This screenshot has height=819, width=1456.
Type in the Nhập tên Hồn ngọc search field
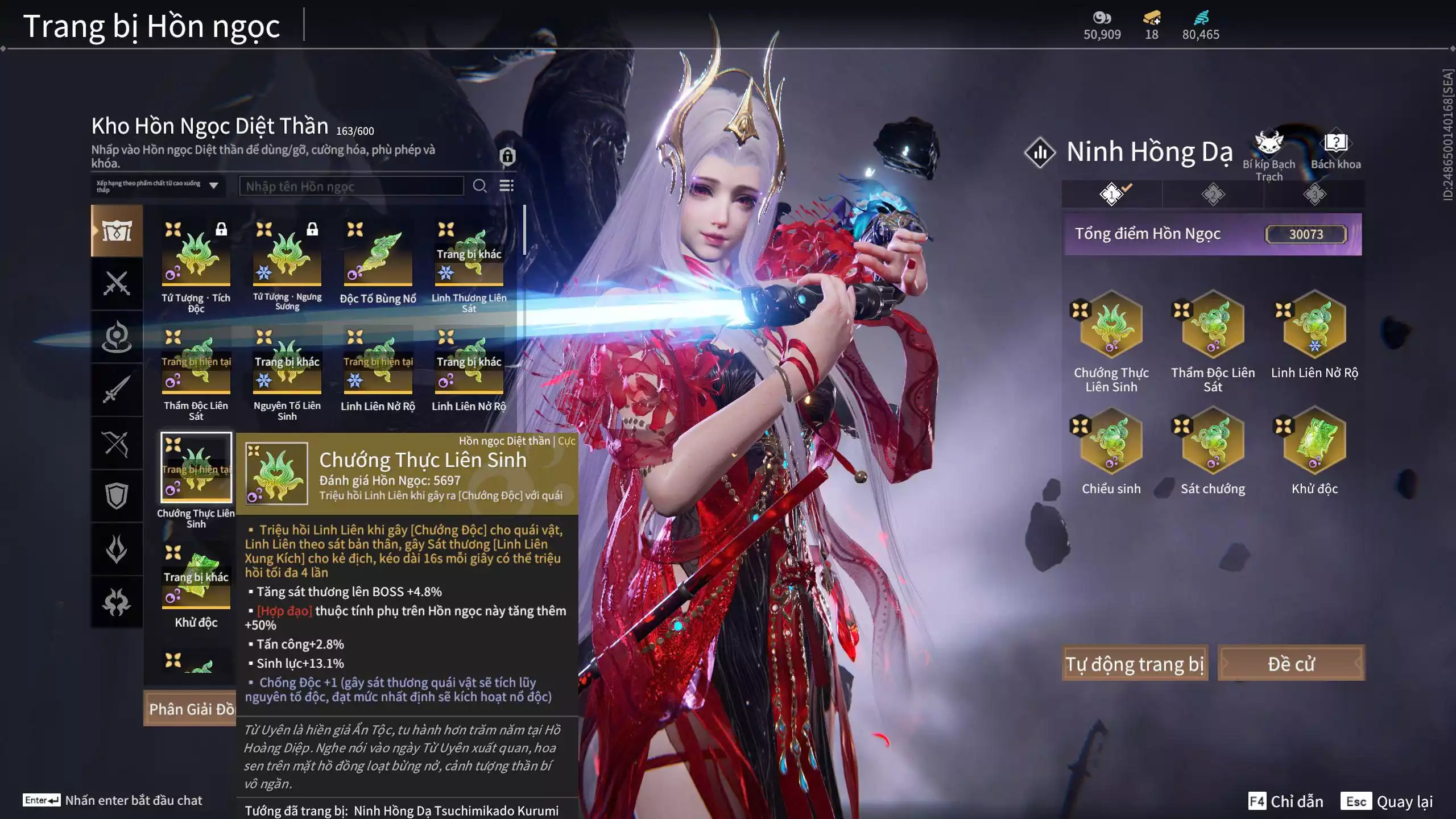(x=351, y=186)
